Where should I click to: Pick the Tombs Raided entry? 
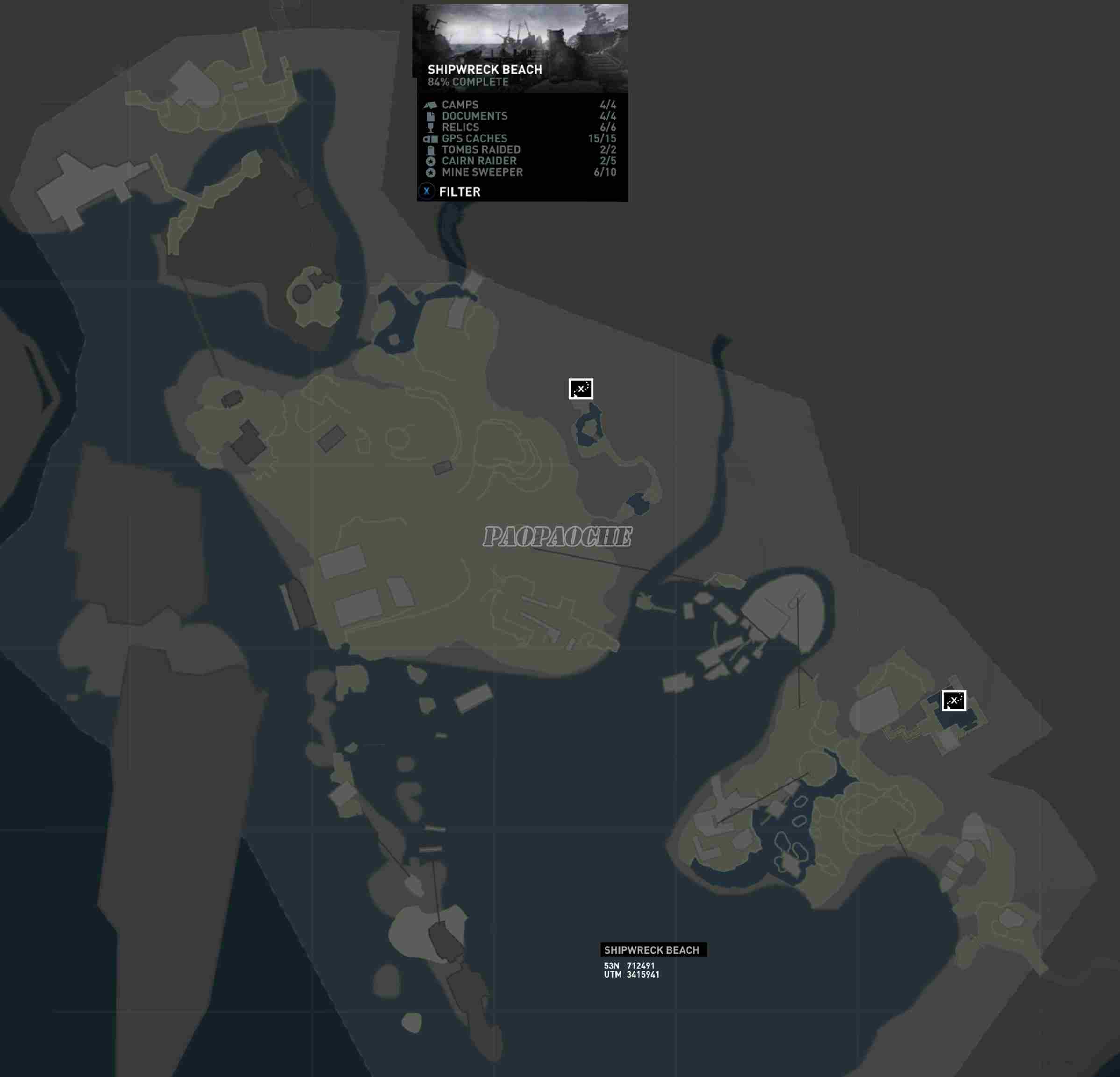[520, 149]
